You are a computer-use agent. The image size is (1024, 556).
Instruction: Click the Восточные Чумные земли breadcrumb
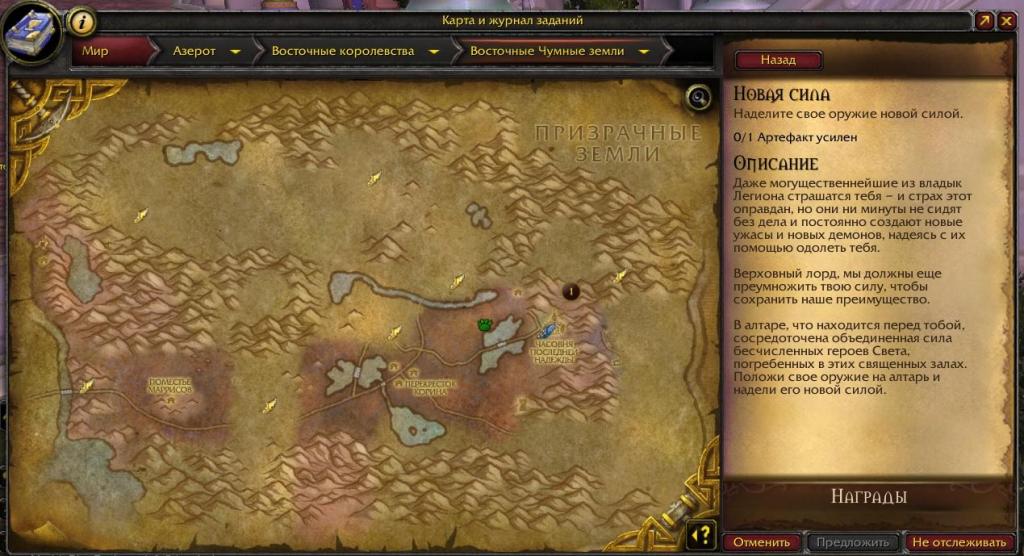[x=546, y=51]
